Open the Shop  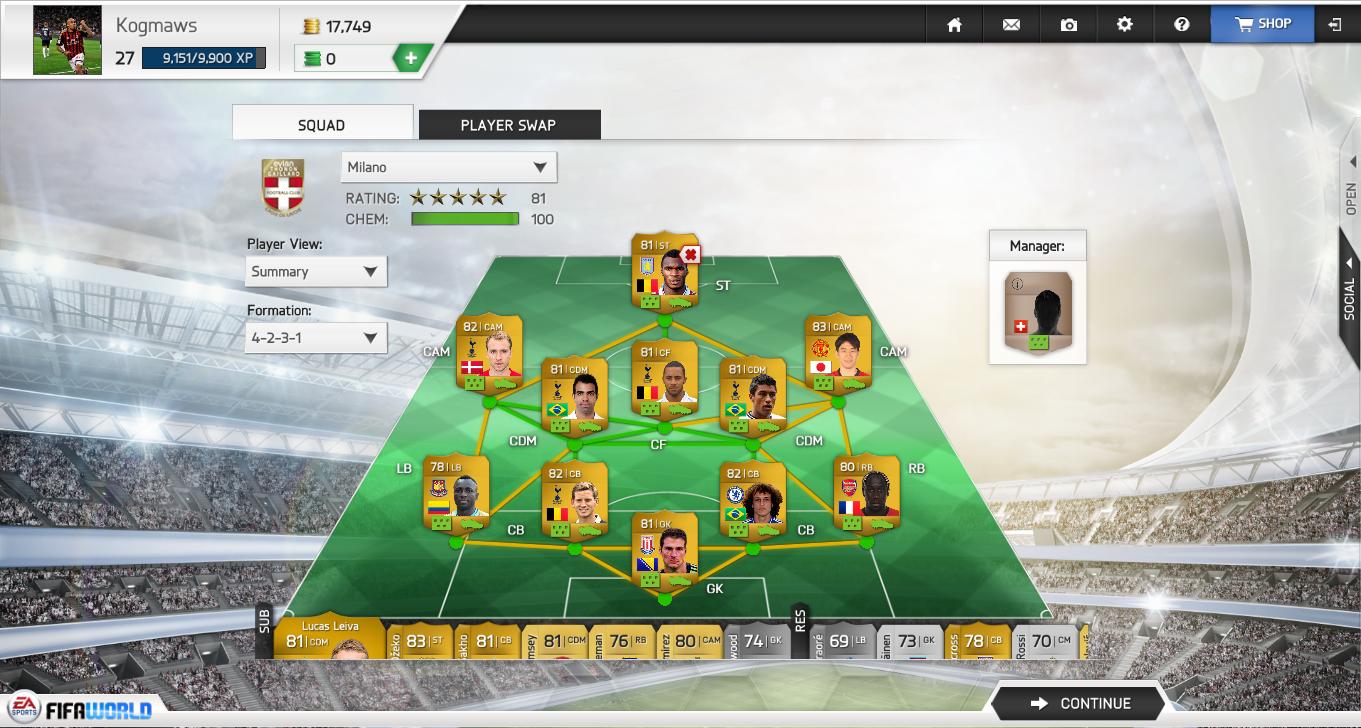click(1262, 24)
